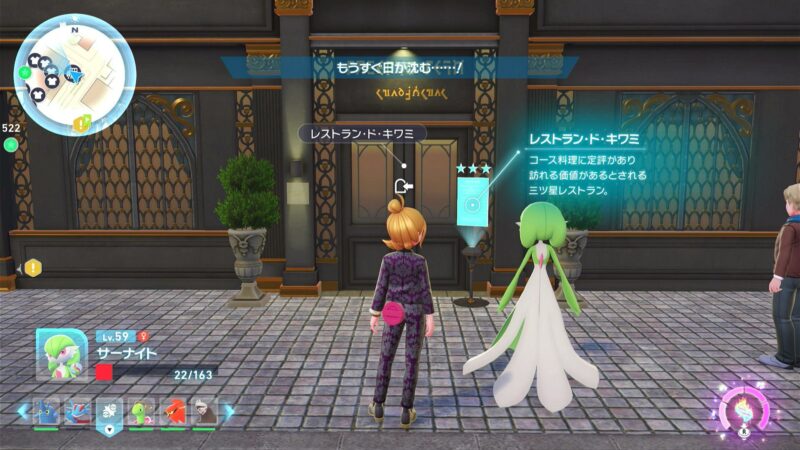Activate the Mega Evolution gauge icon
The height and width of the screenshot is (450, 800).
[745, 410]
